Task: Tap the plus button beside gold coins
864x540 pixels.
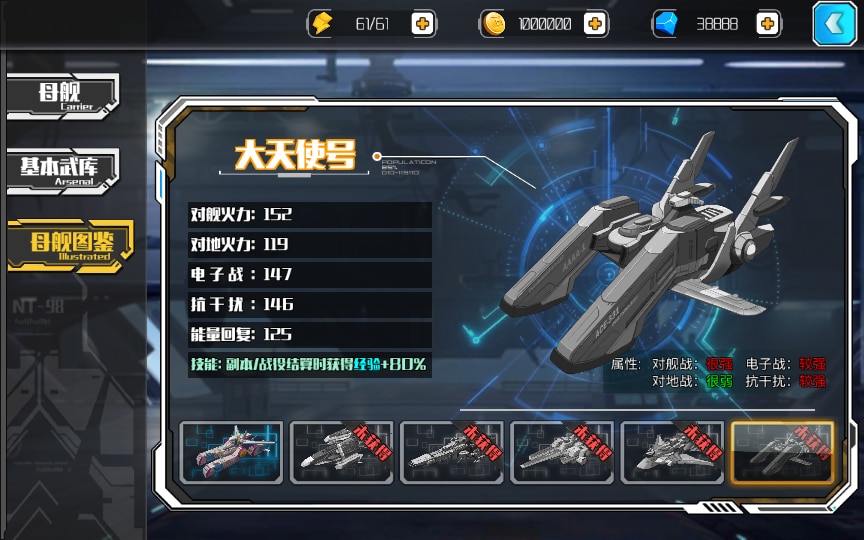Action: [595, 24]
